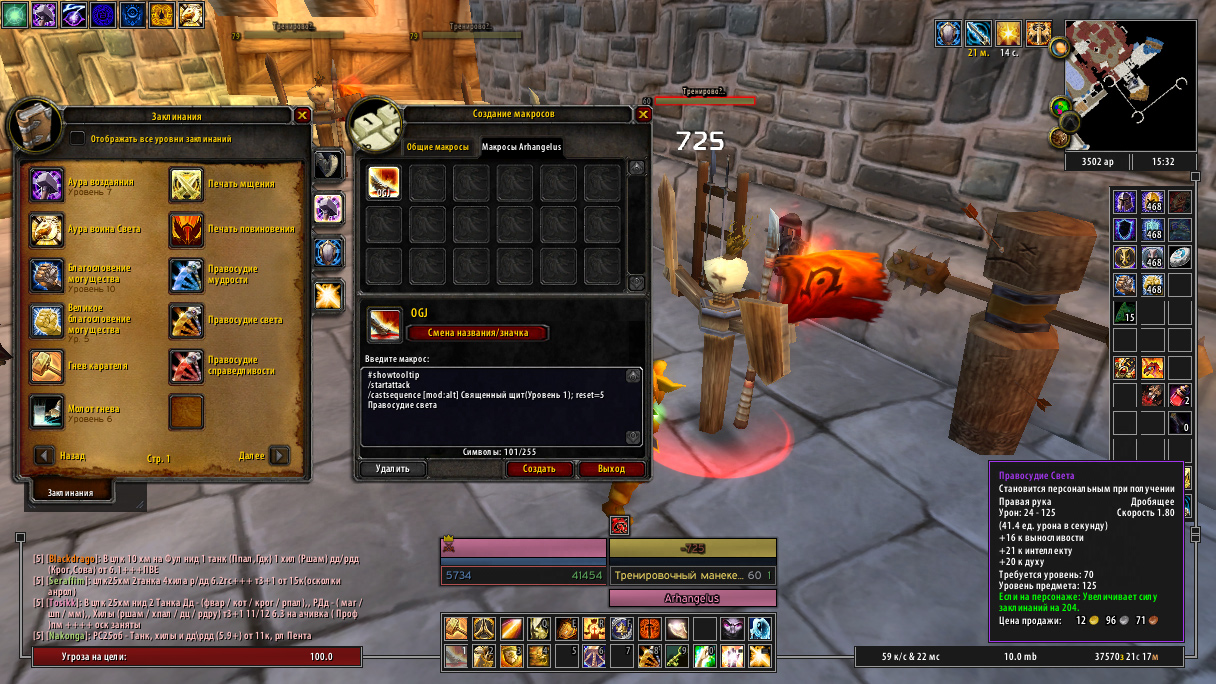
Task: Click inside the macro text field
Action: [x=495, y=405]
